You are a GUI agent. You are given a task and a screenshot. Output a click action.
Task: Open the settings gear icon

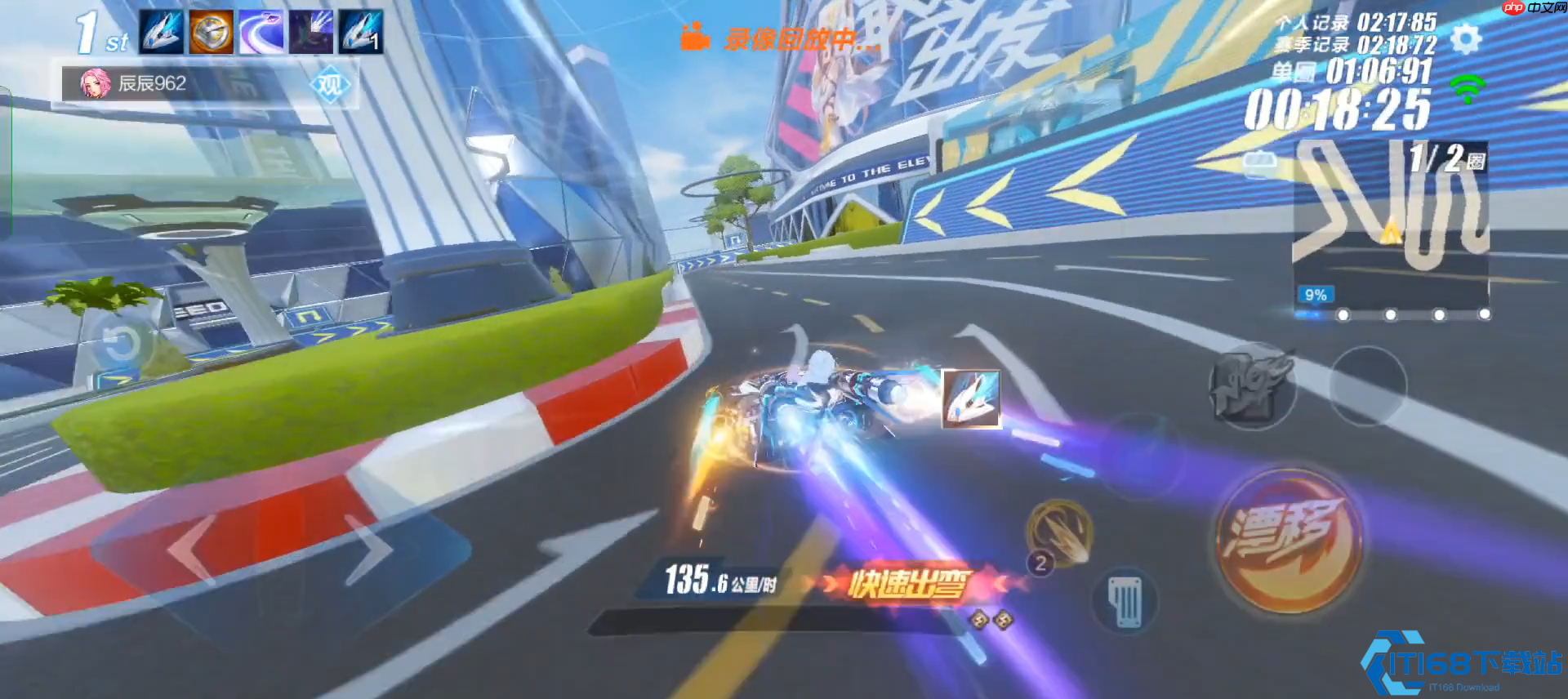(1466, 38)
